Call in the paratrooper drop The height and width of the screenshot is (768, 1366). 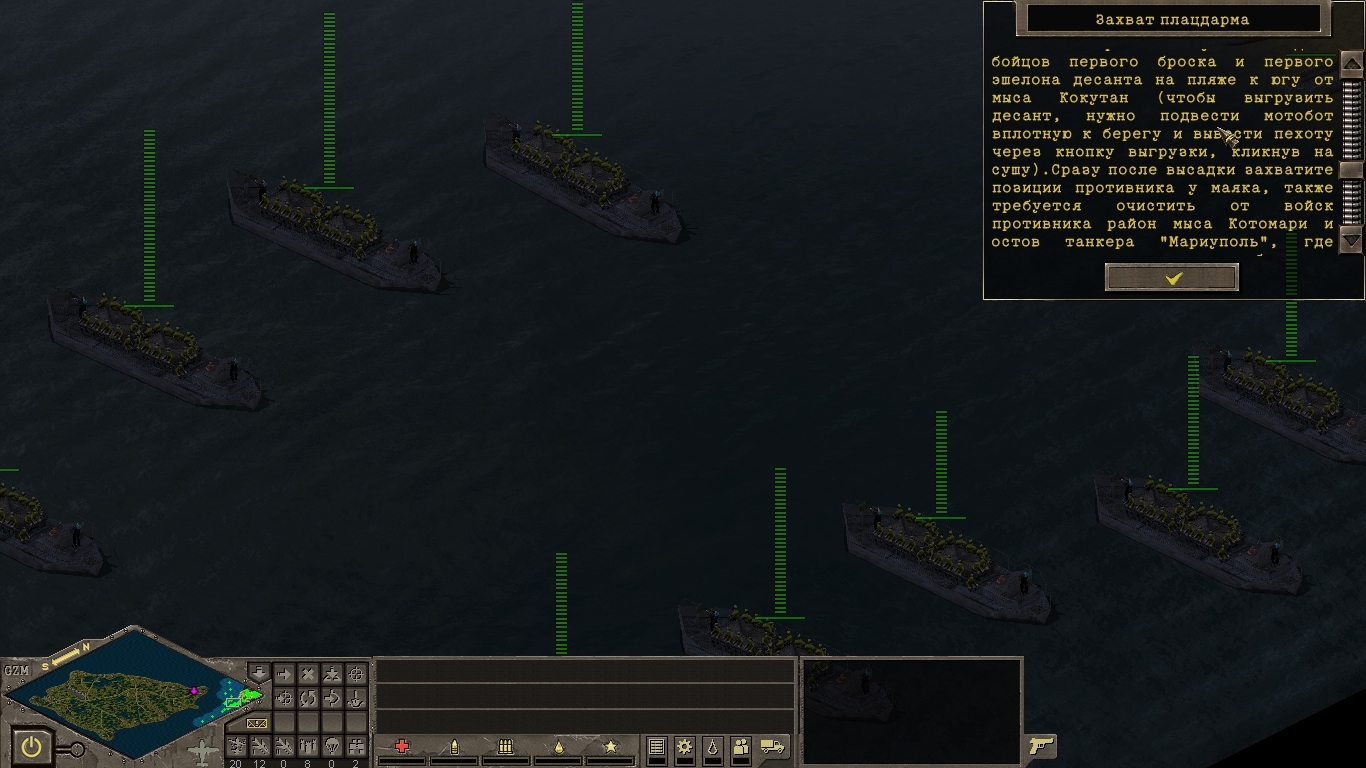pyautogui.click(x=332, y=746)
